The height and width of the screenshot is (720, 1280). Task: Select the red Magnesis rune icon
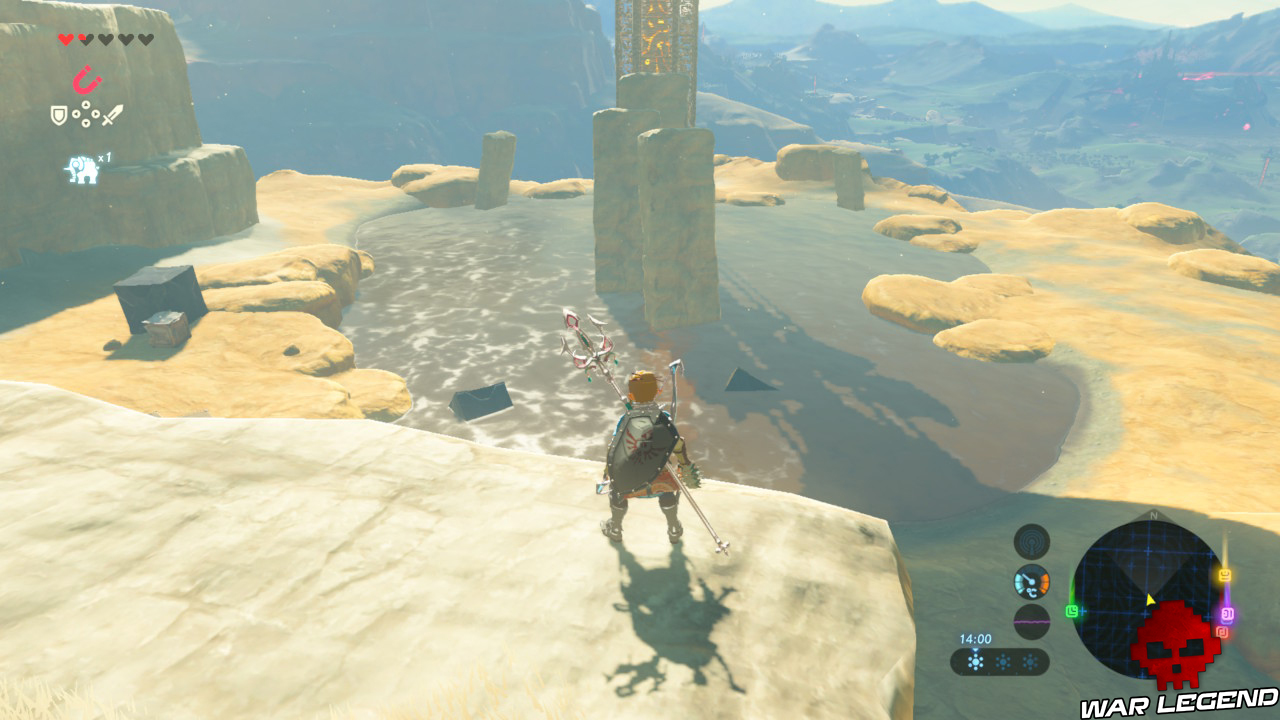point(87,78)
